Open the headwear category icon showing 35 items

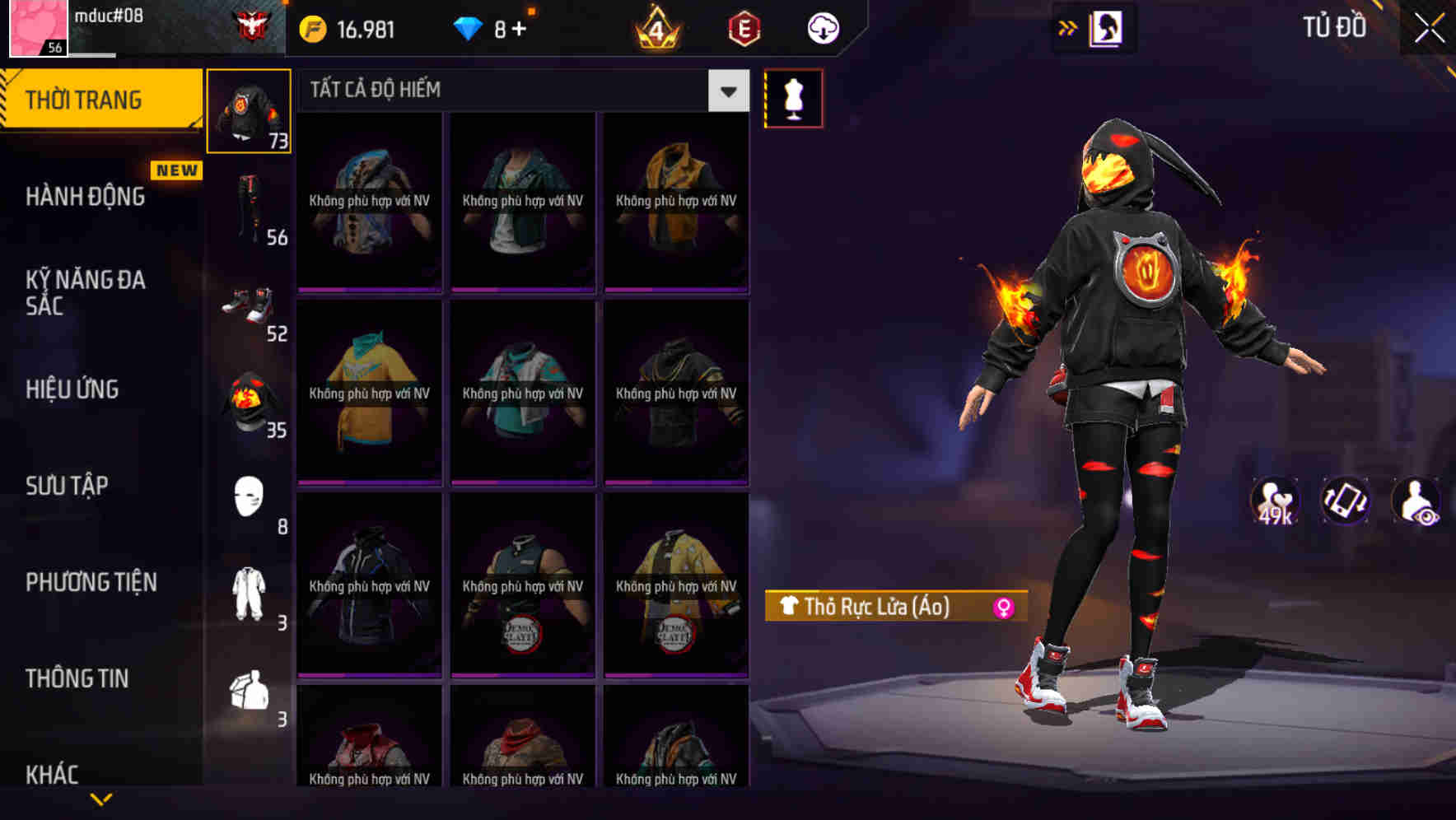click(248, 403)
